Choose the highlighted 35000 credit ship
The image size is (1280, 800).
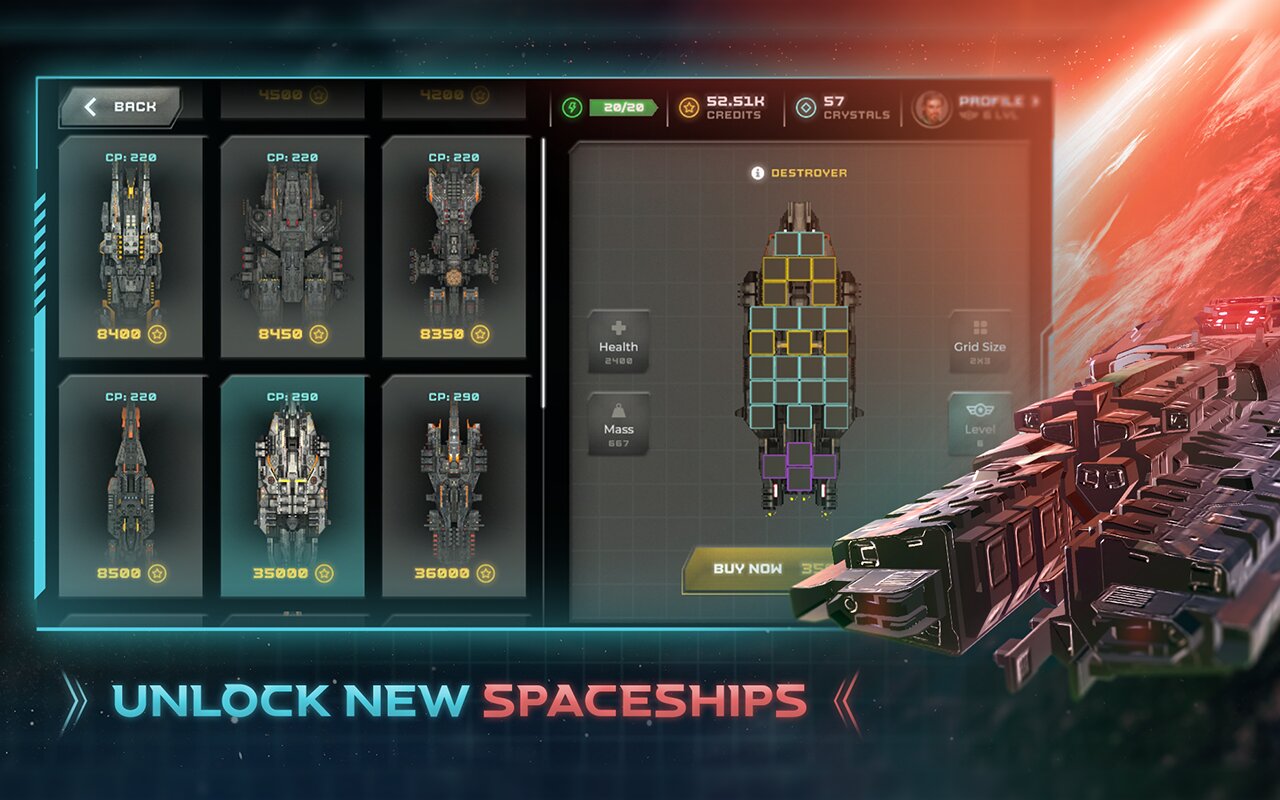pos(292,486)
